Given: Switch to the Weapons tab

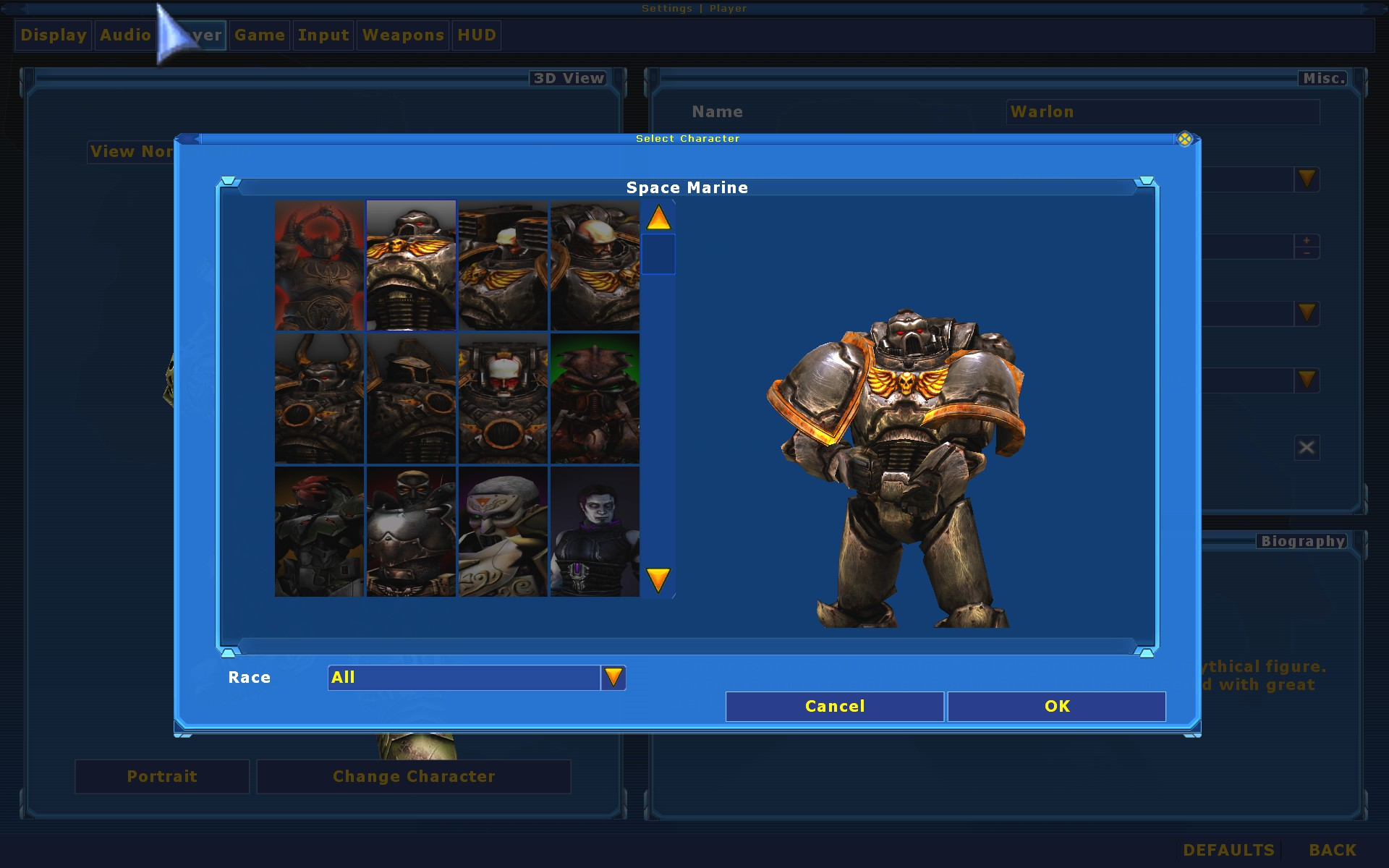Looking at the screenshot, I should tap(402, 35).
